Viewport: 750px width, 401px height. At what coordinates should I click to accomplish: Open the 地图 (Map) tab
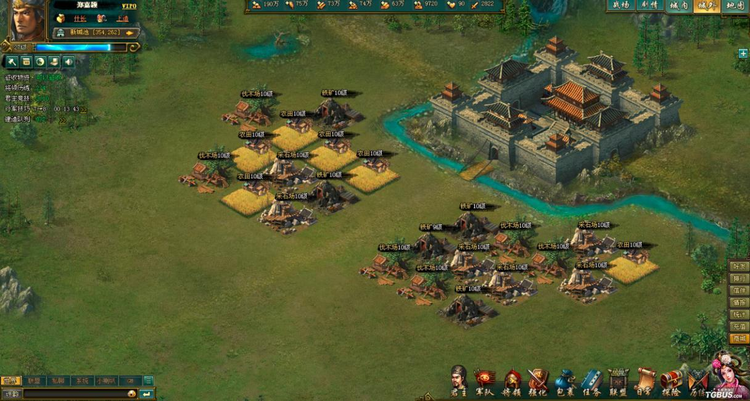736,6
